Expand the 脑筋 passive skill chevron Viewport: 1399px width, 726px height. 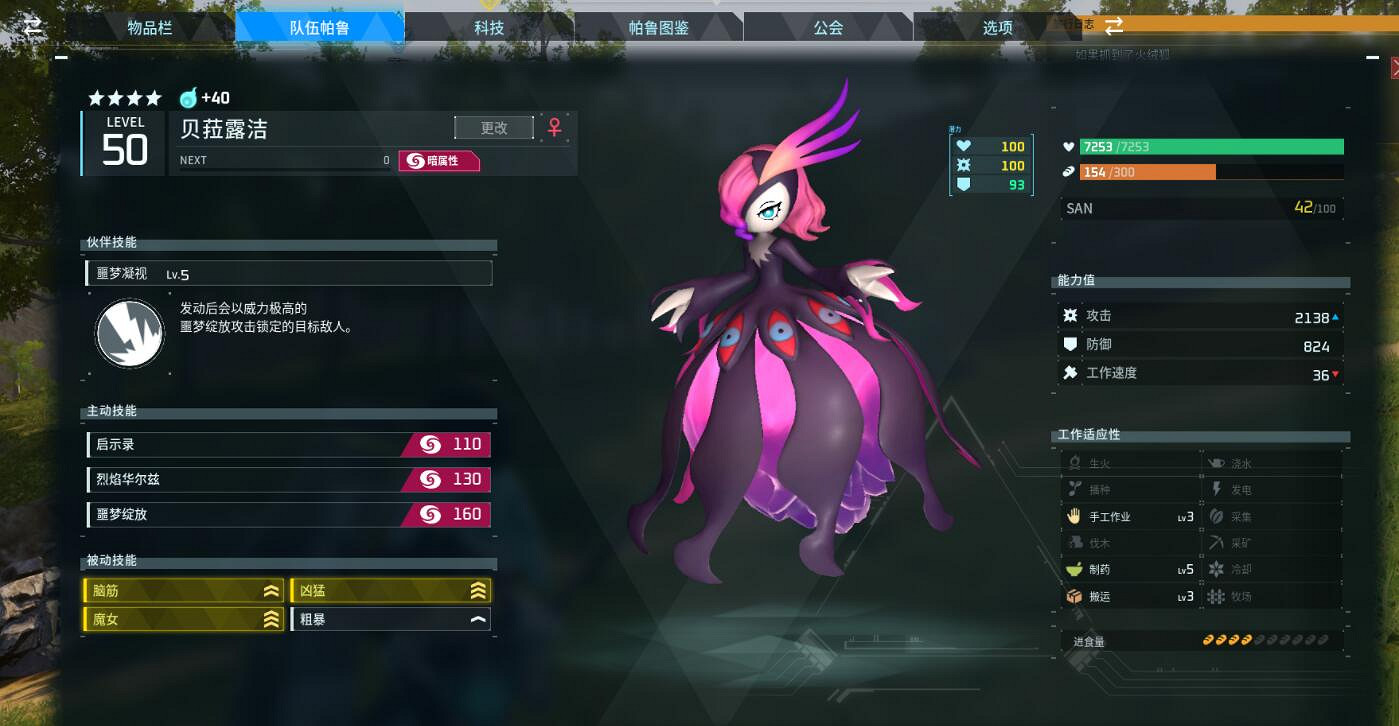[x=270, y=590]
